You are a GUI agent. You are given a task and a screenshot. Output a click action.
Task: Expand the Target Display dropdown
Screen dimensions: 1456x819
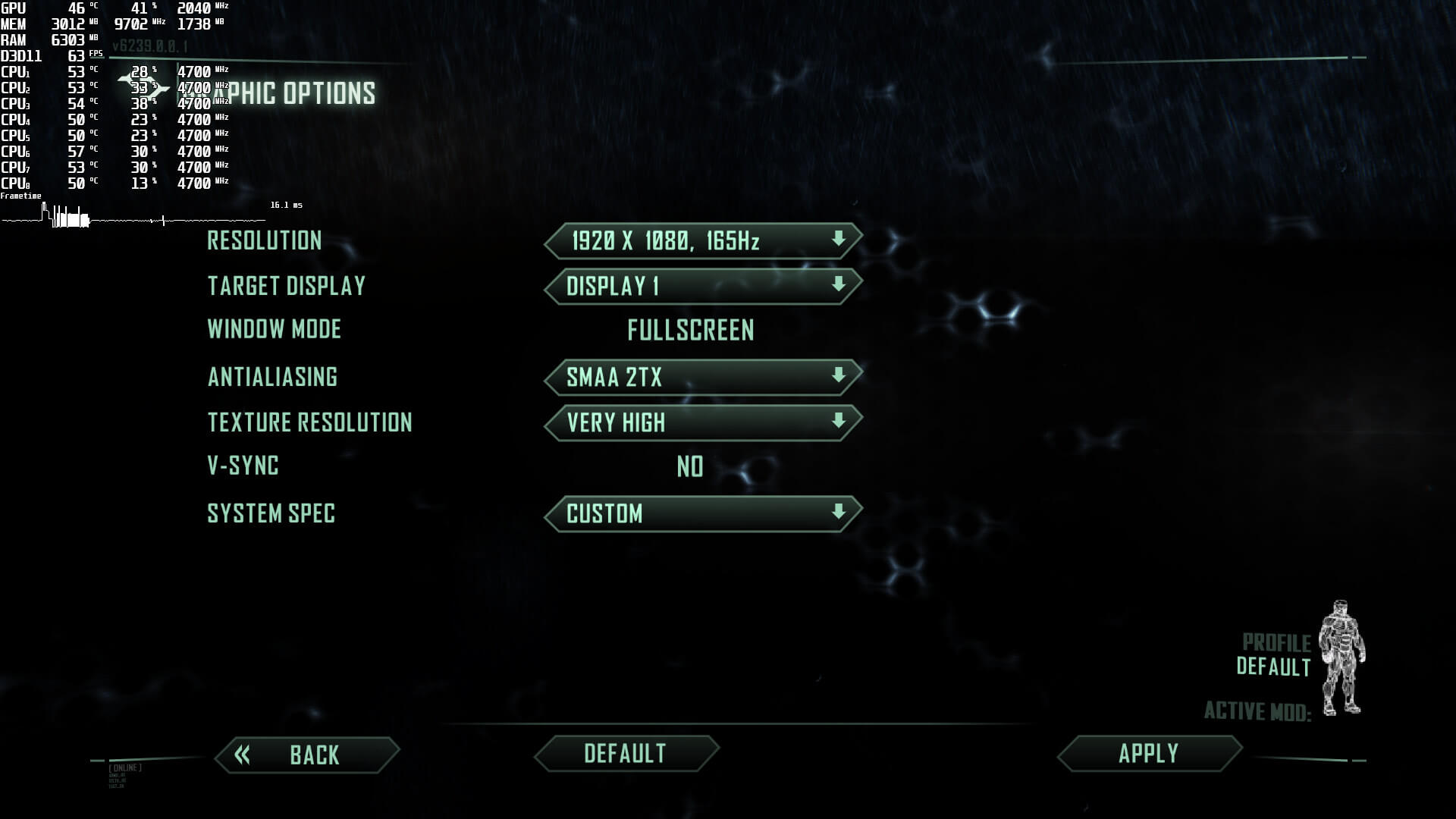click(703, 286)
